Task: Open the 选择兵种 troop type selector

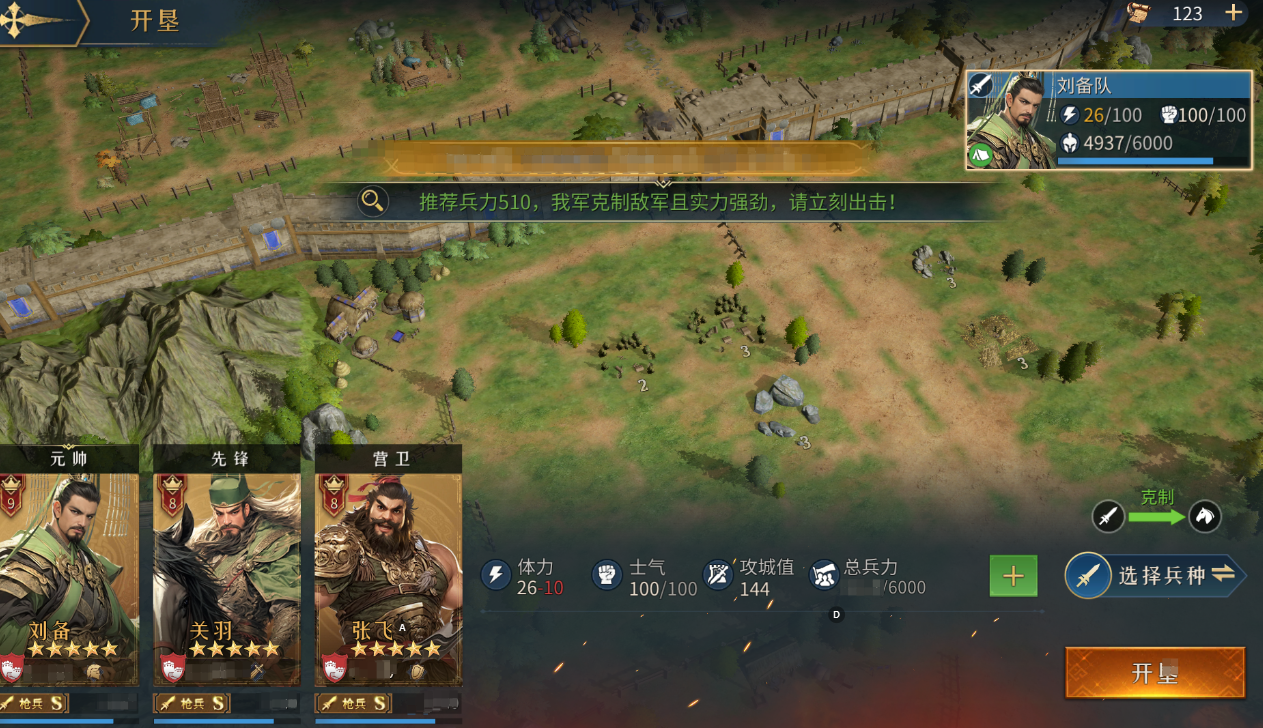Action: click(x=1155, y=575)
